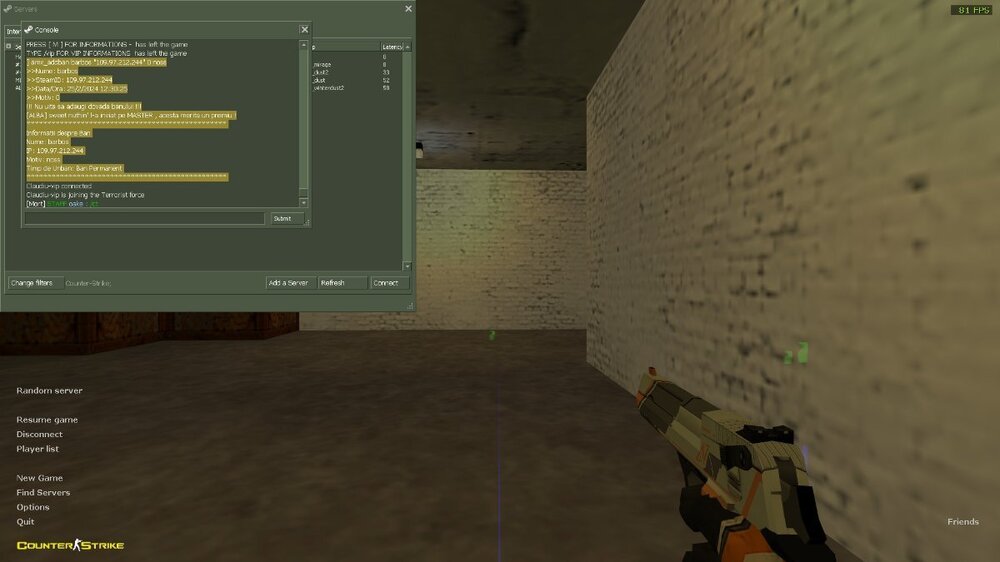This screenshot has width=1000, height=562.
Task: Join a Random server
Action: (x=49, y=390)
